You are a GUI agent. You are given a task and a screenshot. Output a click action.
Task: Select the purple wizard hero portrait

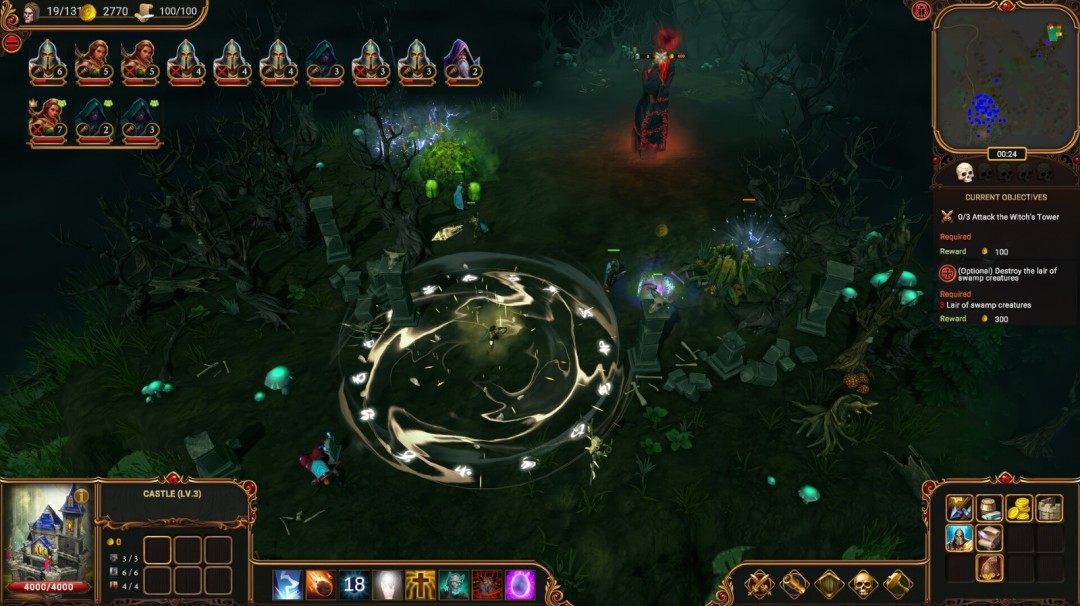coord(462,61)
